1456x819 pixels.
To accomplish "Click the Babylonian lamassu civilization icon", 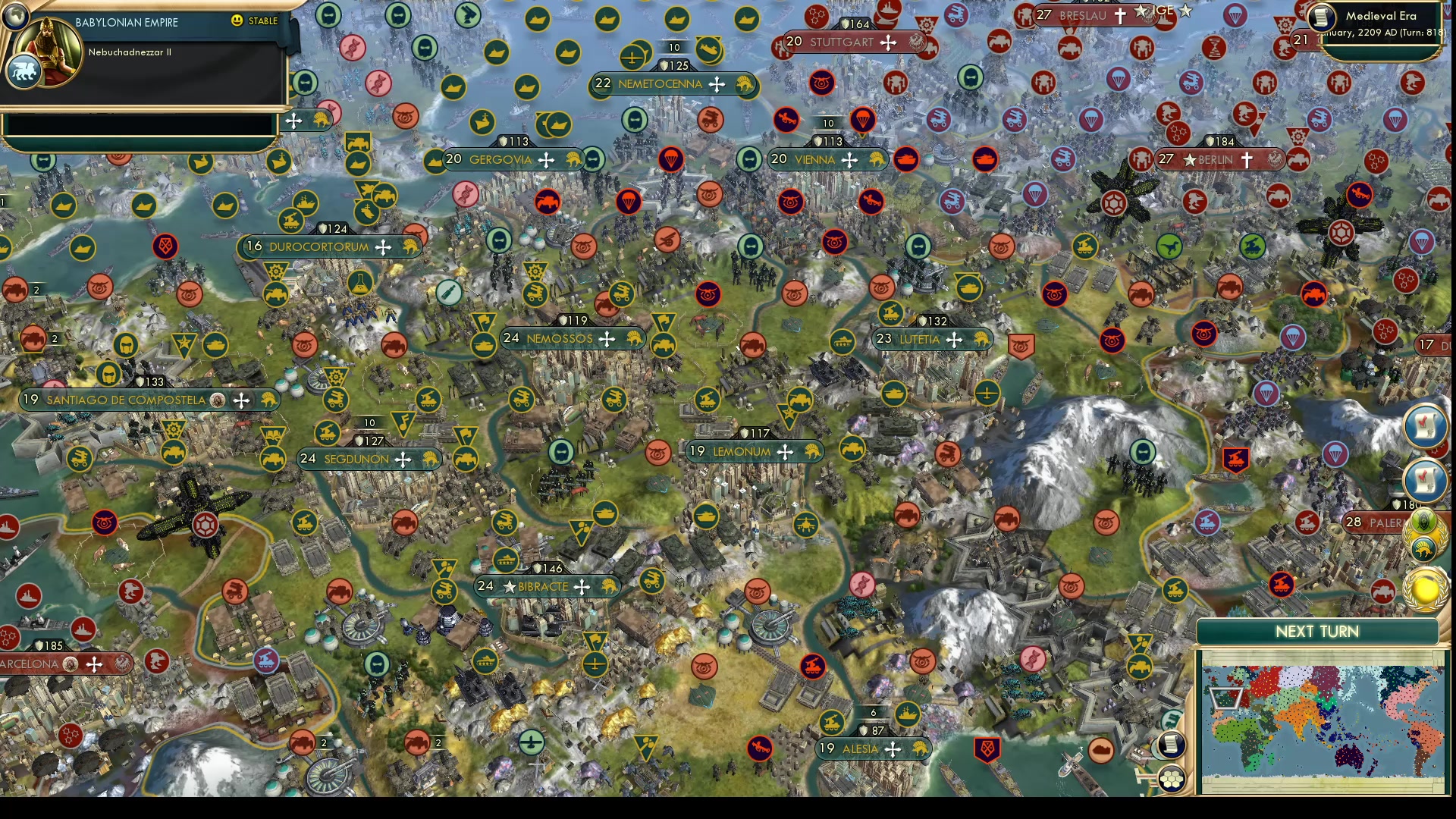I will [25, 71].
